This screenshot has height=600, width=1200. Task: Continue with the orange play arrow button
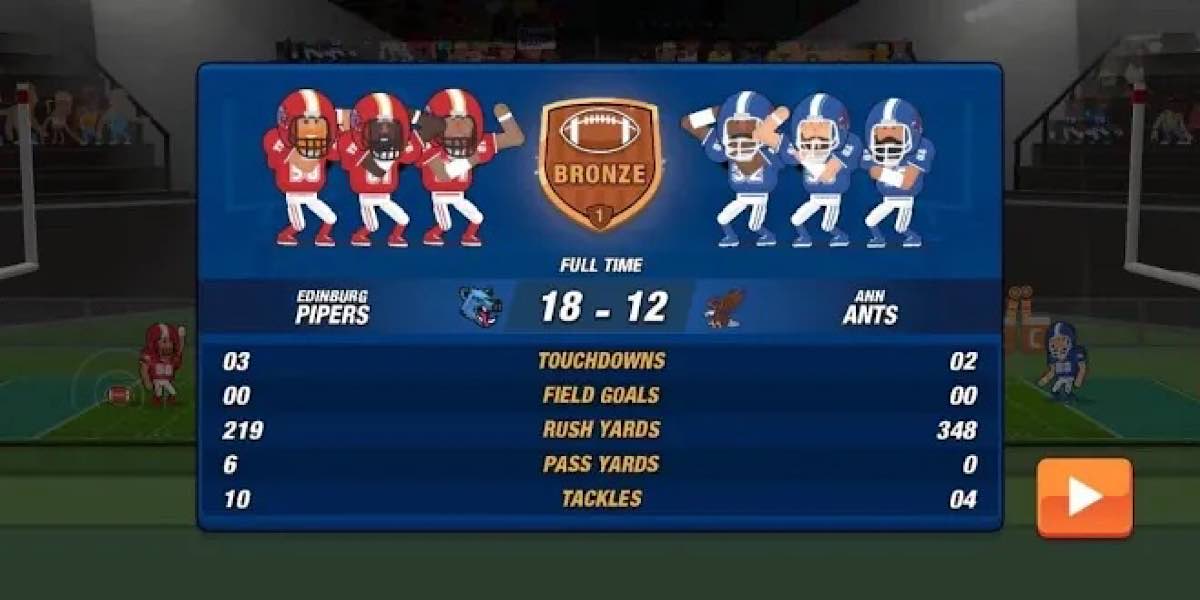[1084, 497]
